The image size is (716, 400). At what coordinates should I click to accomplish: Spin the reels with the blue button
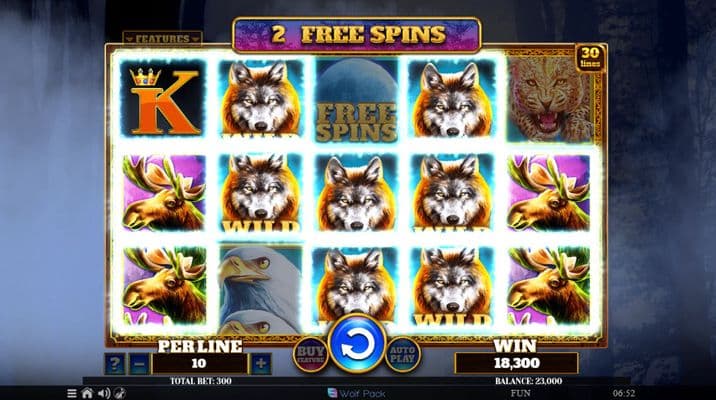(357, 346)
